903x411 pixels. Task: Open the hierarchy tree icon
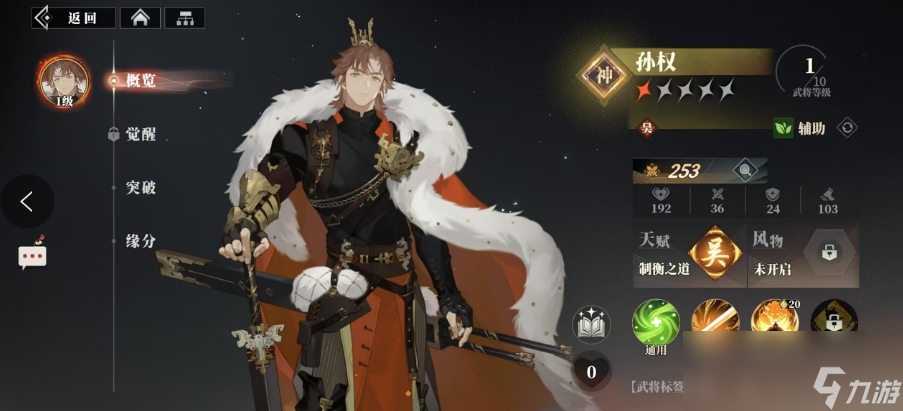183,17
